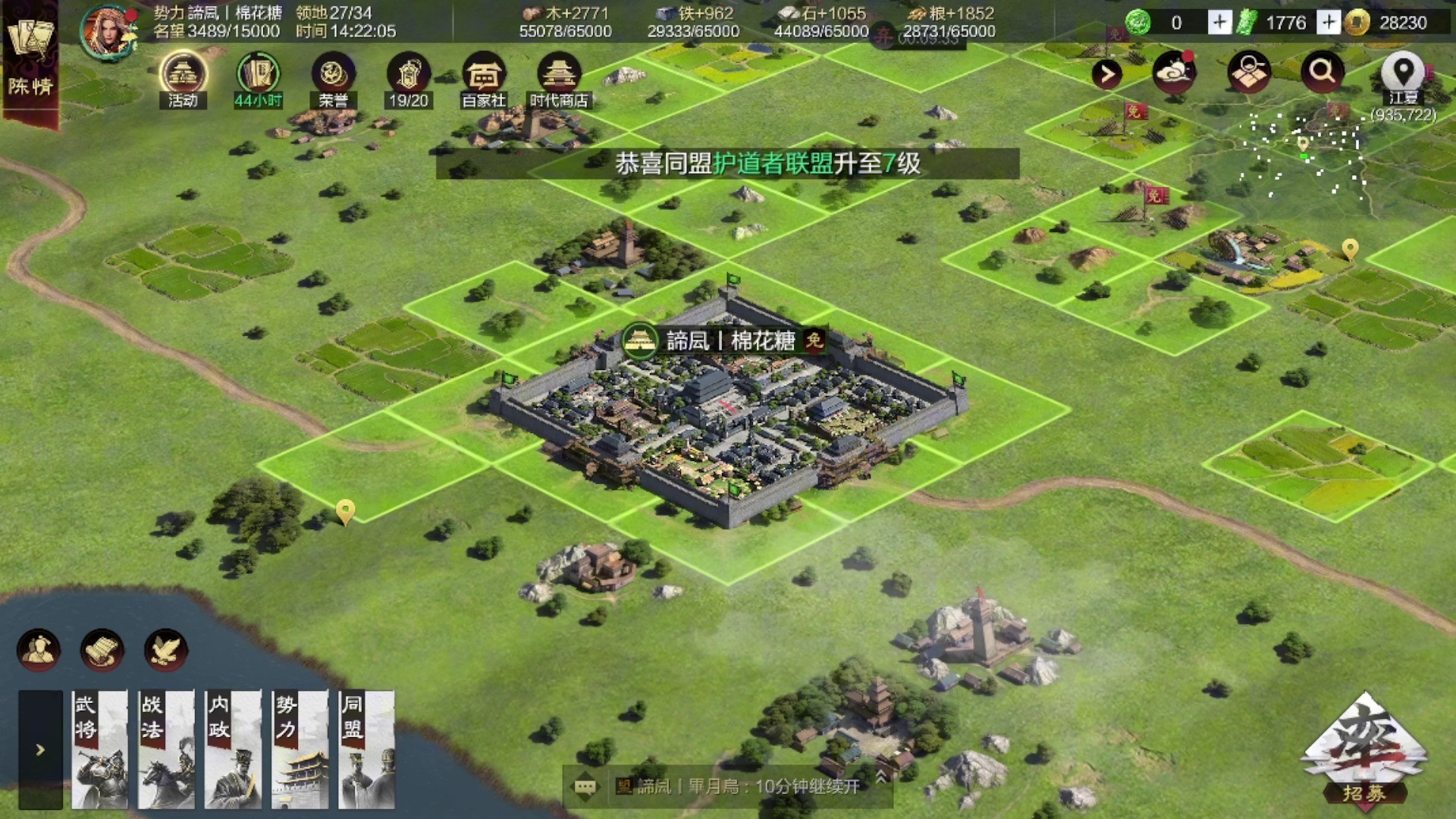Open the 武将 generals card

point(99,749)
